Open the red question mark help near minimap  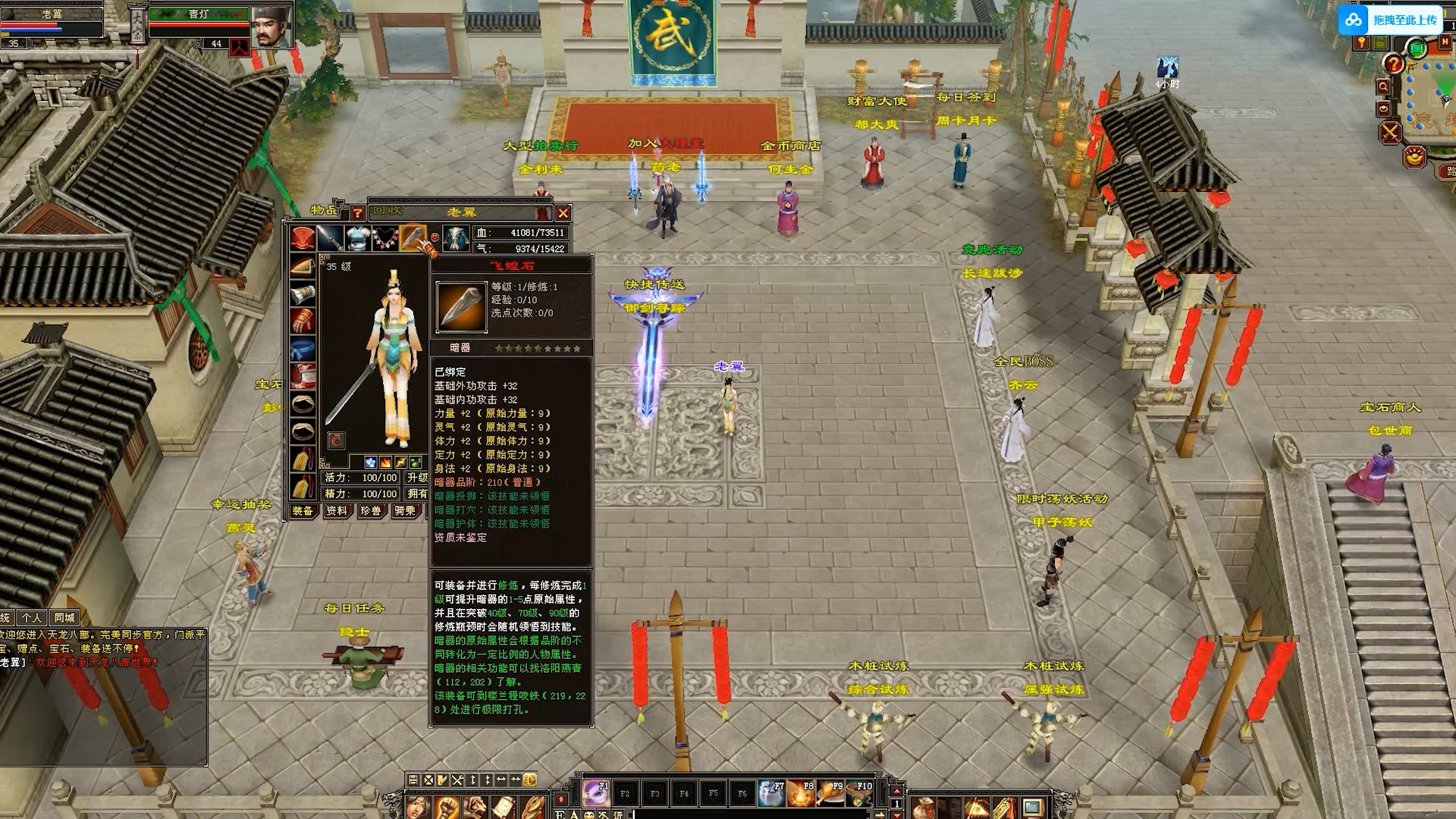click(1393, 64)
